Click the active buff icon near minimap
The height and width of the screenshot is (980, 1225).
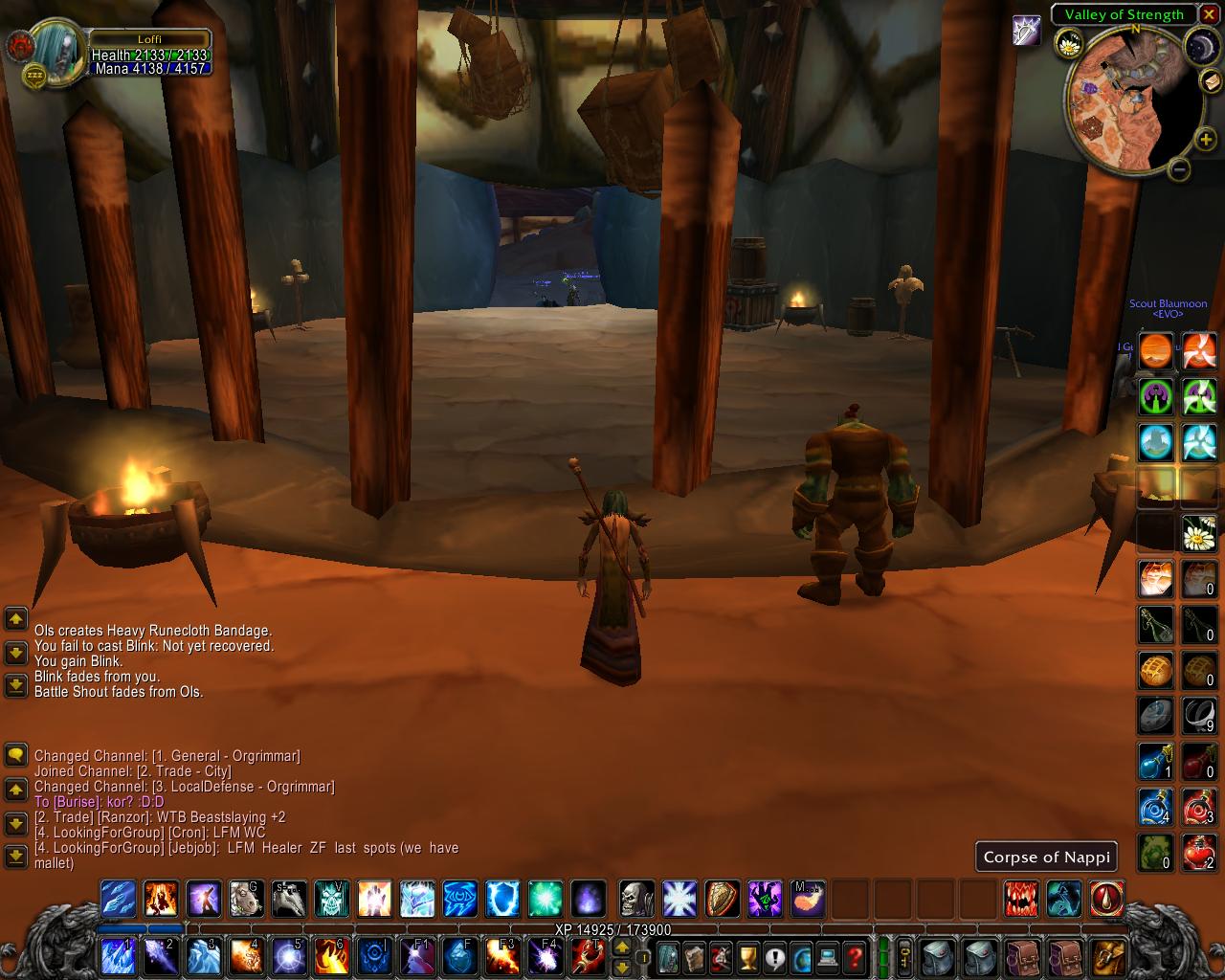(x=1026, y=32)
